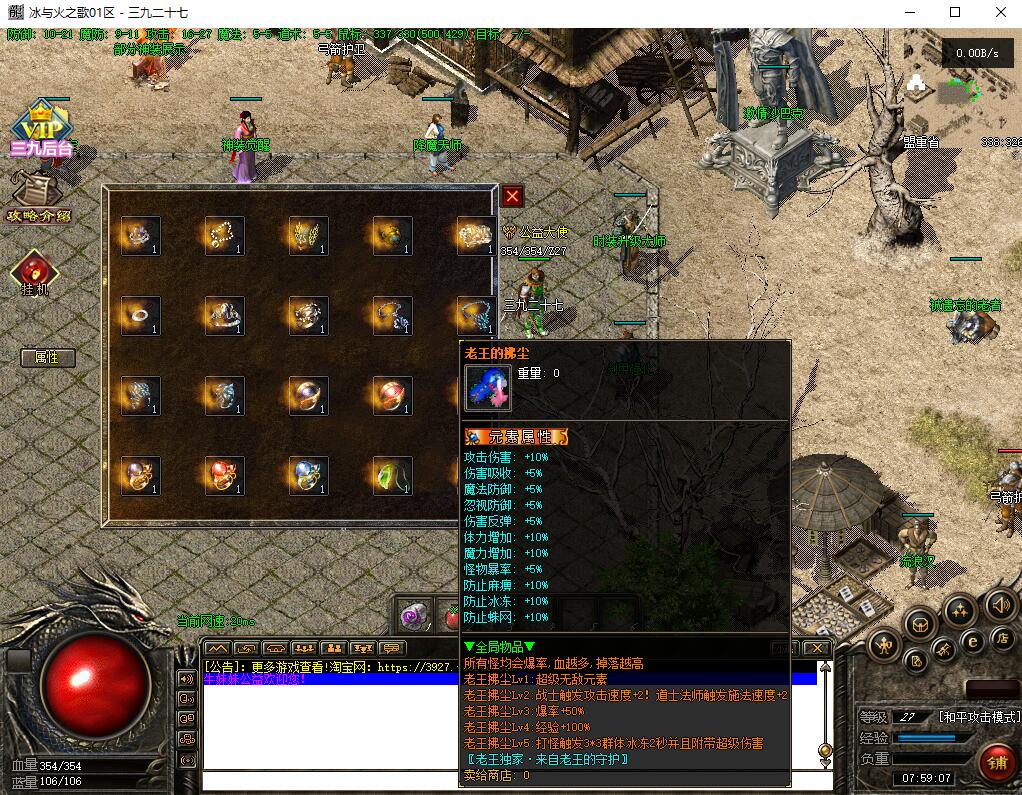Screen dimensions: 1022x795
Task: Open the 攻略介绍 guide scroll
Action: [x=38, y=195]
